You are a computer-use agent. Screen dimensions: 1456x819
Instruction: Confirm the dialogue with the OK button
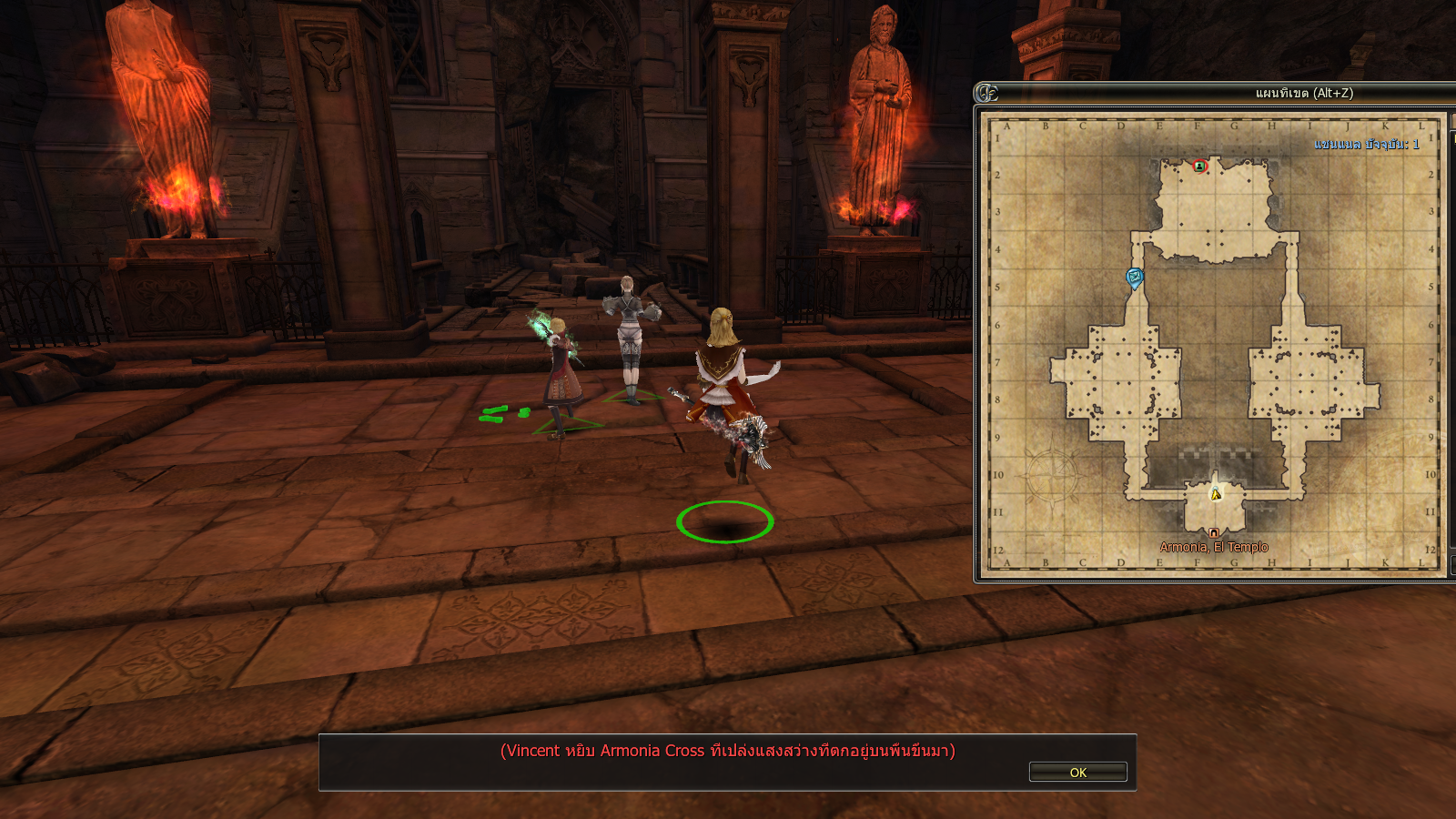[x=1077, y=772]
